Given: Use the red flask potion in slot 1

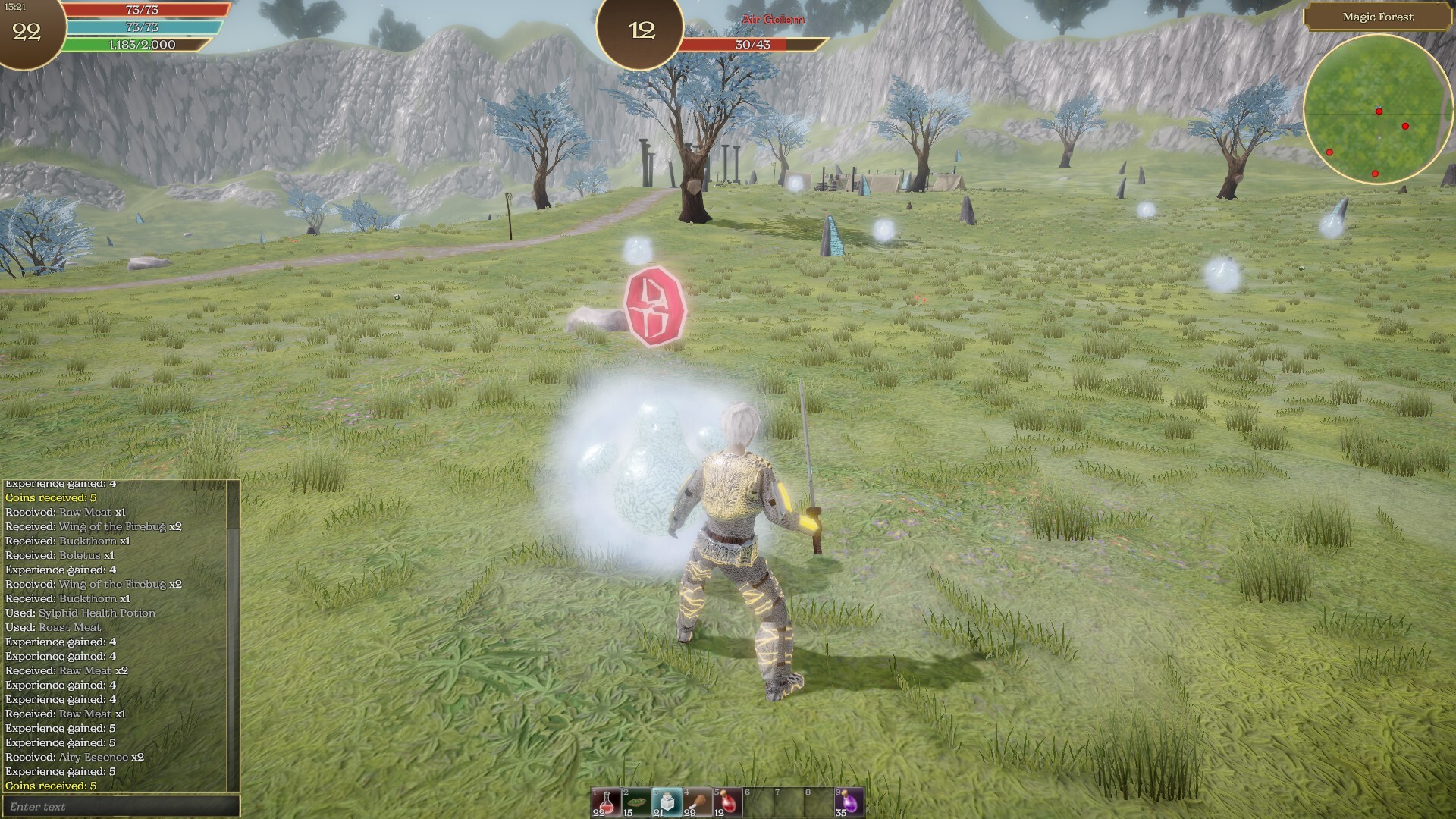Looking at the screenshot, I should pos(606,802).
